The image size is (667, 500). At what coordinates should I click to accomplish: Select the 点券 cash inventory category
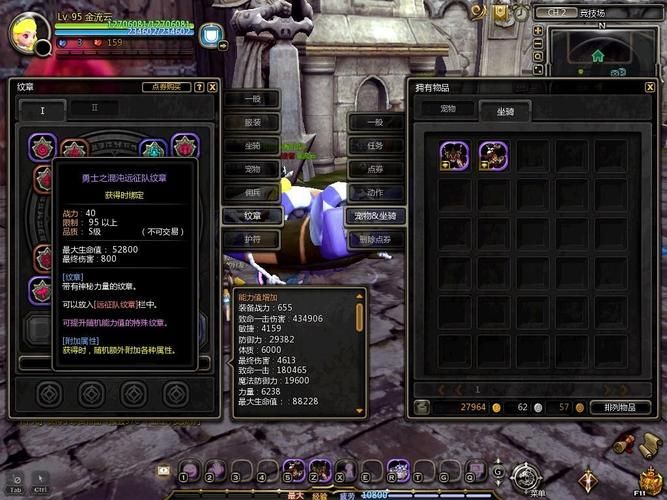(375, 169)
